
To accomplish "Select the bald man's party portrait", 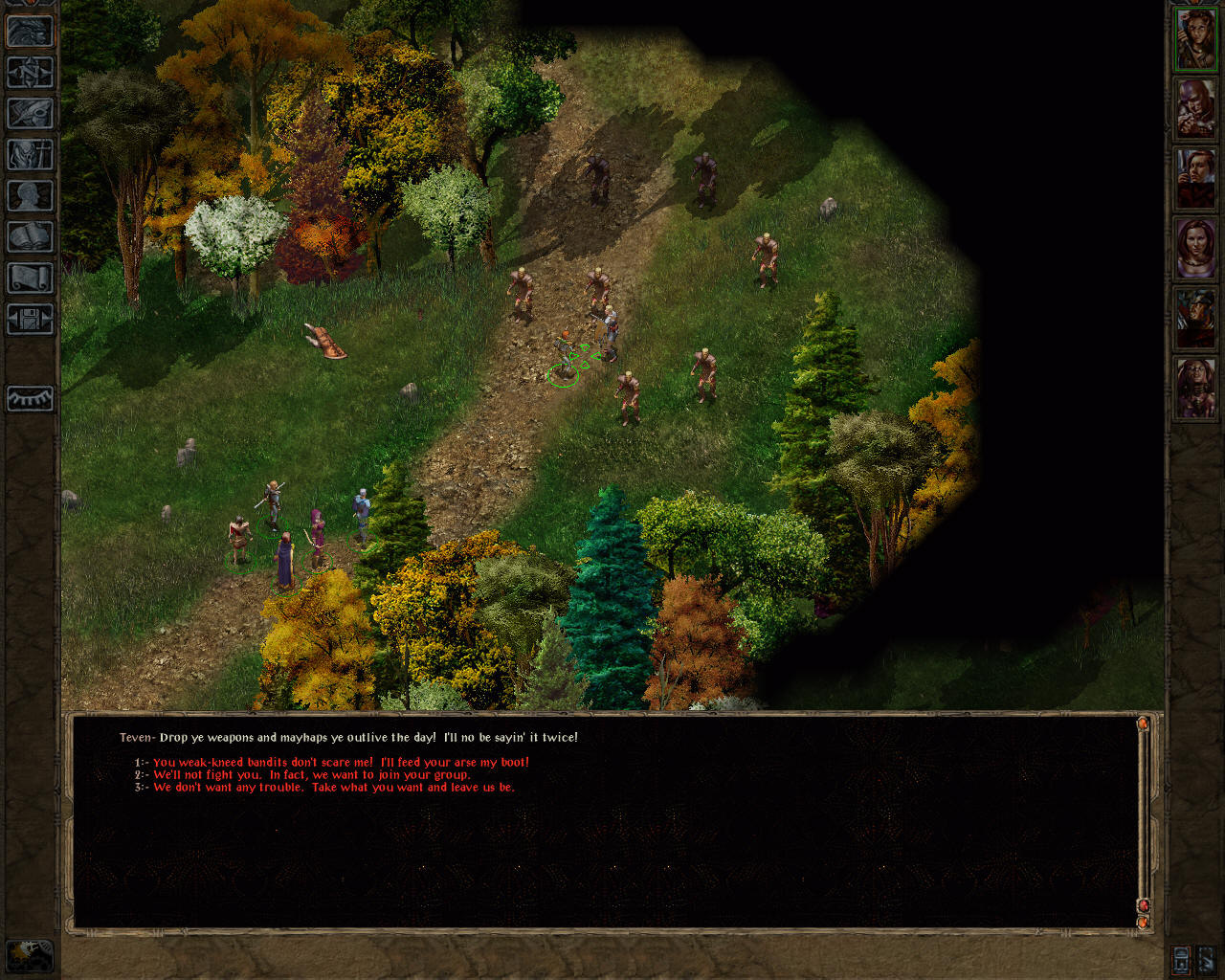I will coord(1195,109).
